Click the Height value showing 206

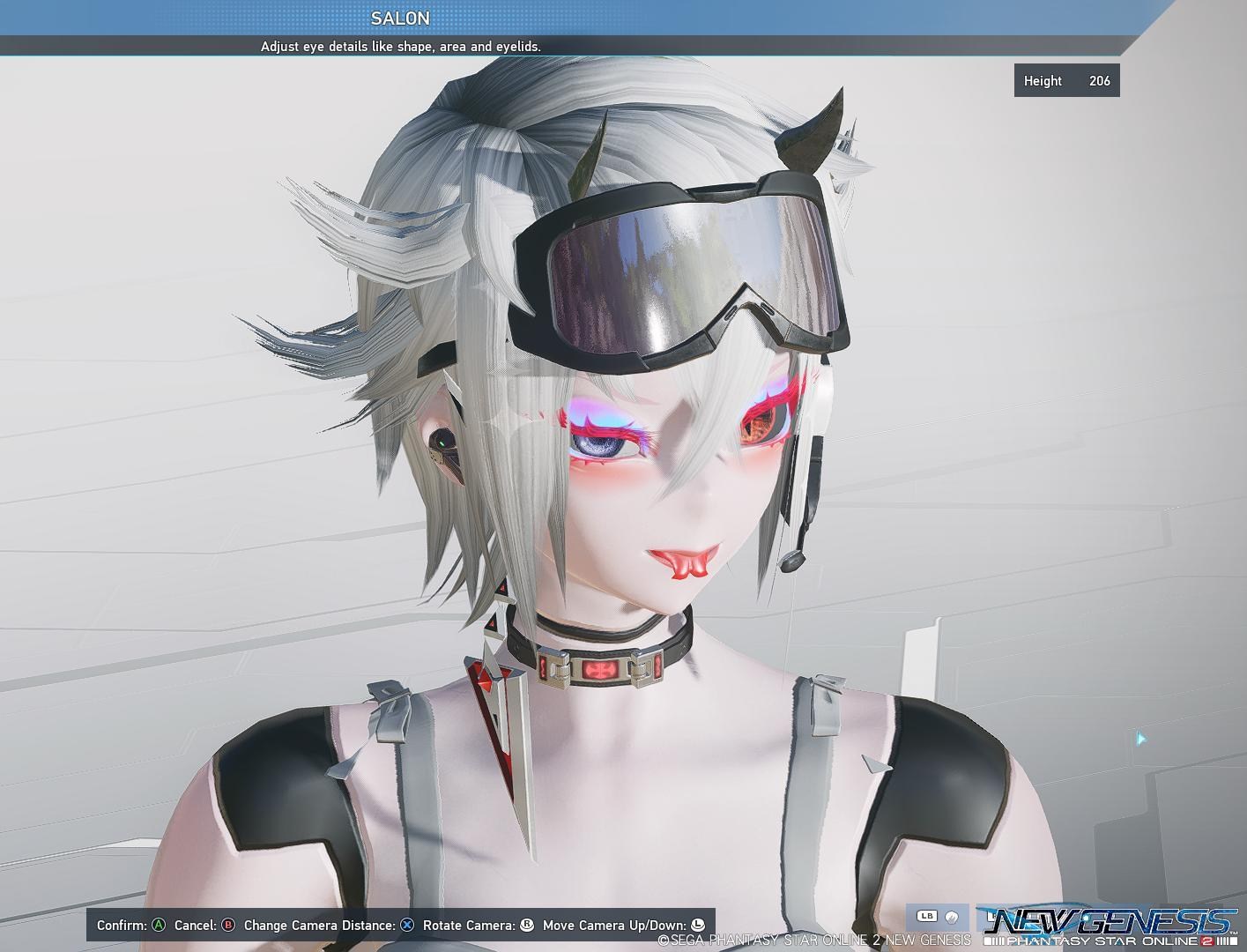click(x=1100, y=80)
